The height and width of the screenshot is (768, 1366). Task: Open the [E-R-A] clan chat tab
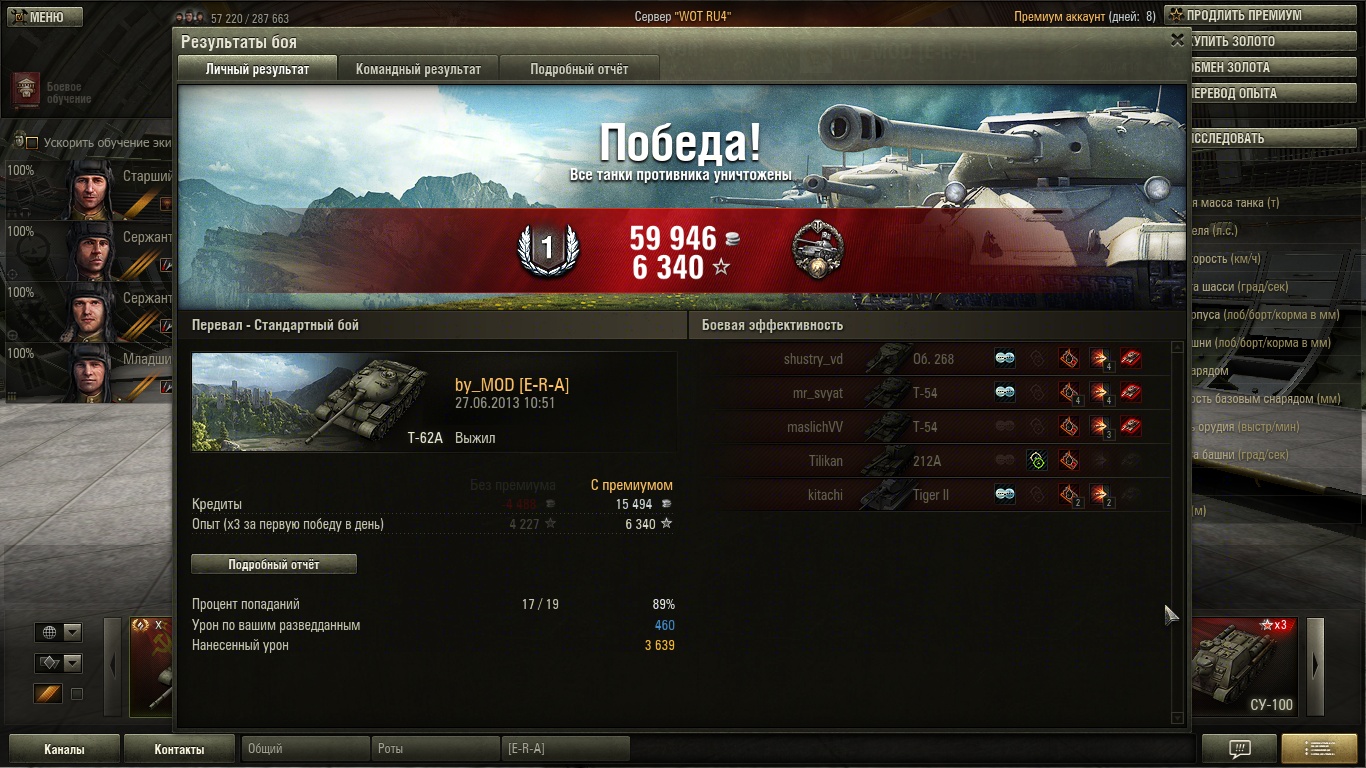point(565,748)
